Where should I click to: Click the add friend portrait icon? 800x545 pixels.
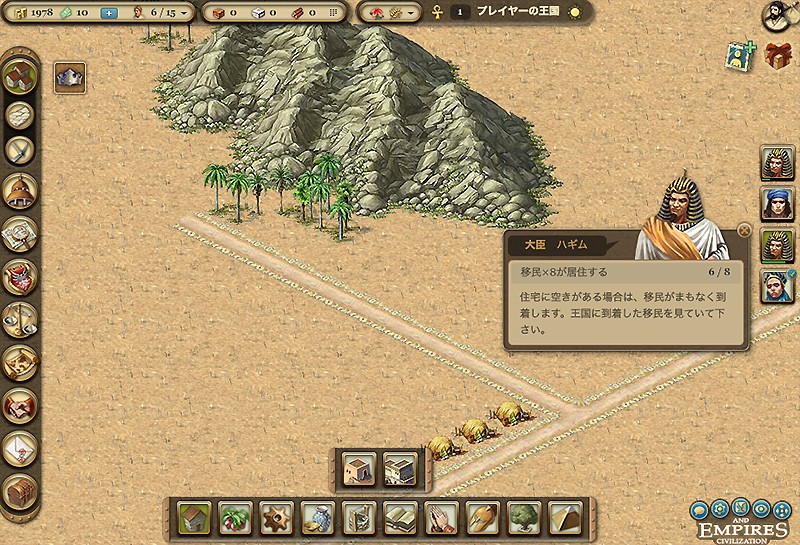tap(739, 57)
